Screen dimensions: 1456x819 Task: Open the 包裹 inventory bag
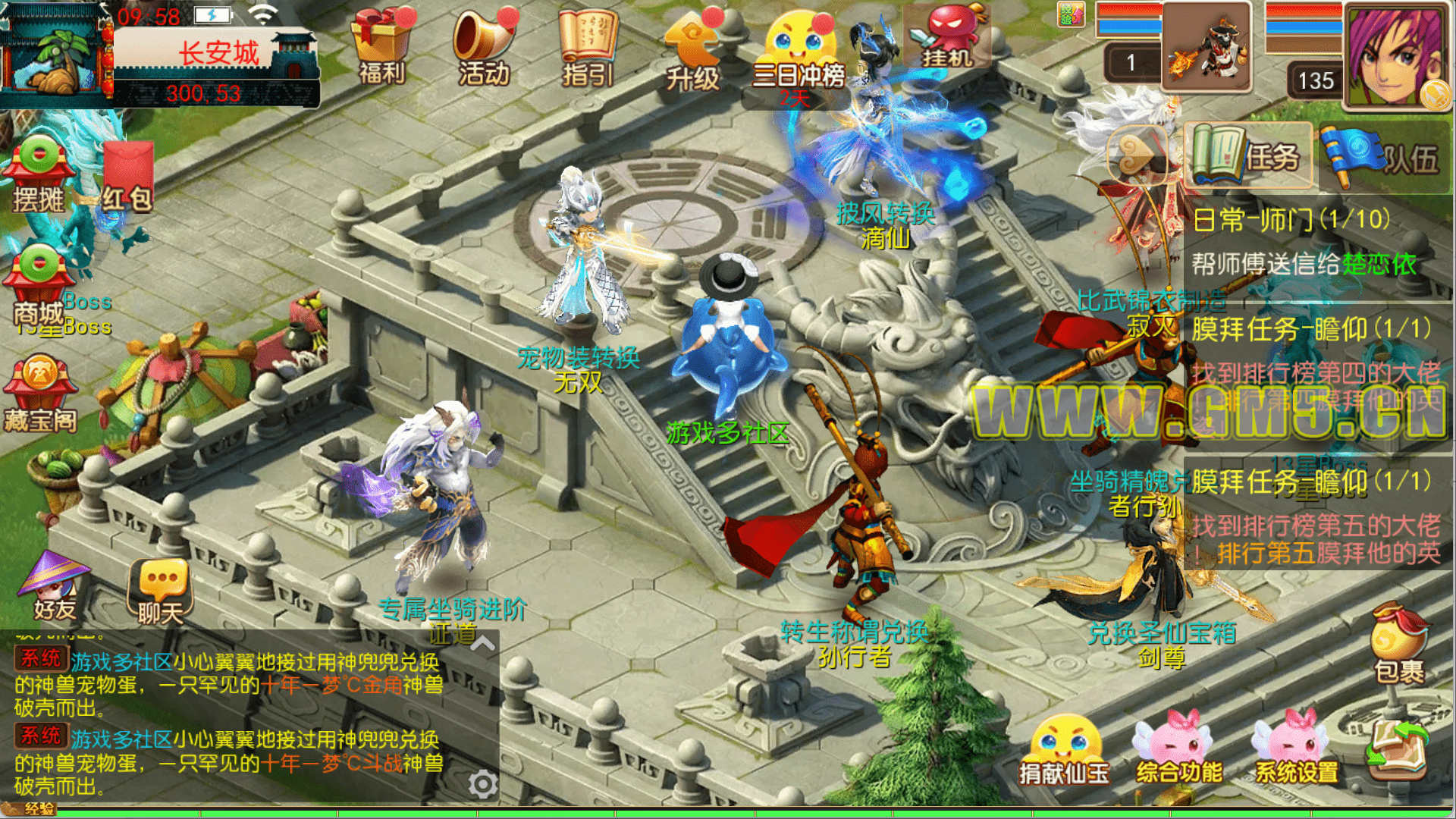1399,643
